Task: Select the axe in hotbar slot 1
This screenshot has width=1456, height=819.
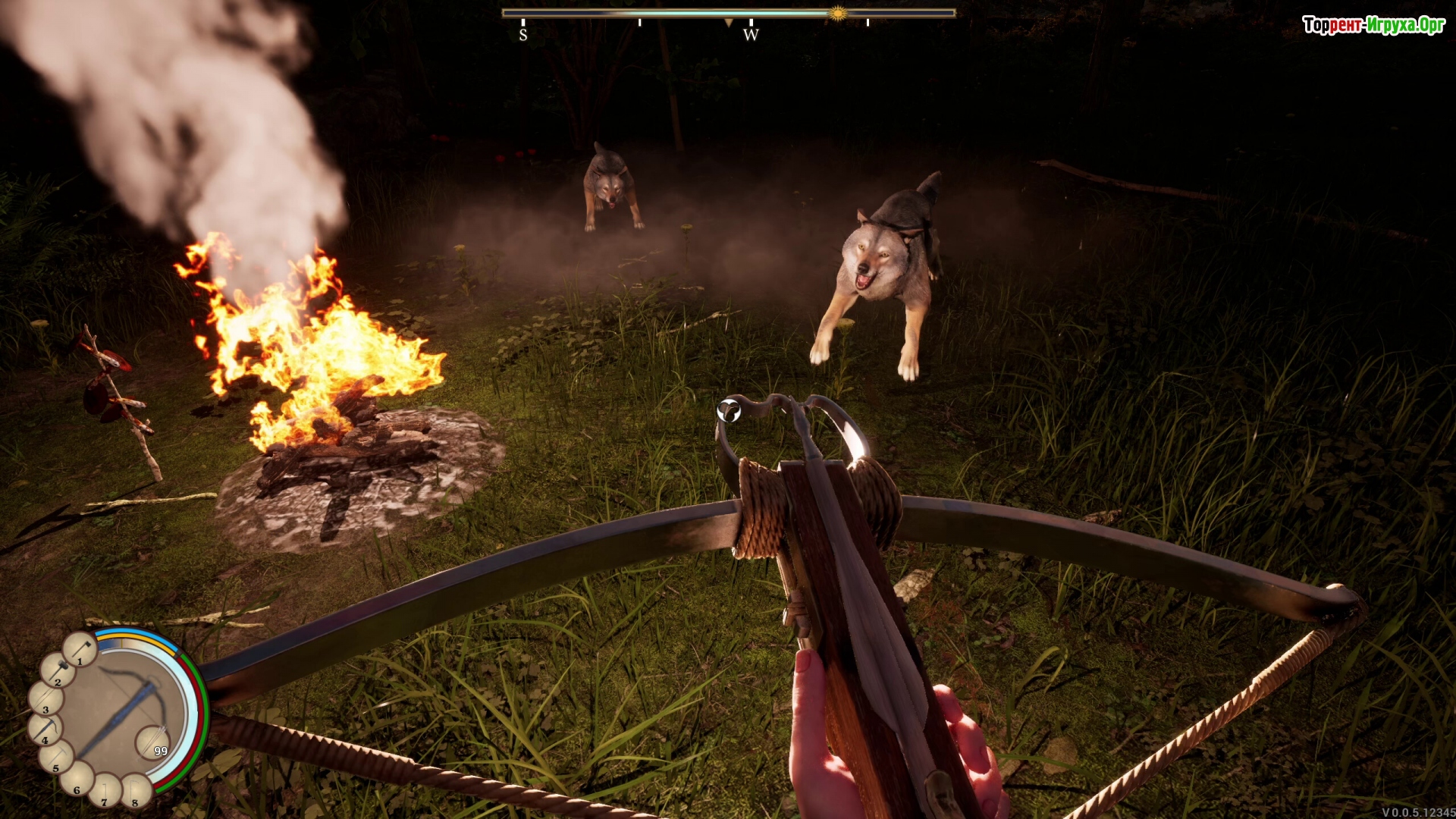Action: pyautogui.click(x=79, y=649)
